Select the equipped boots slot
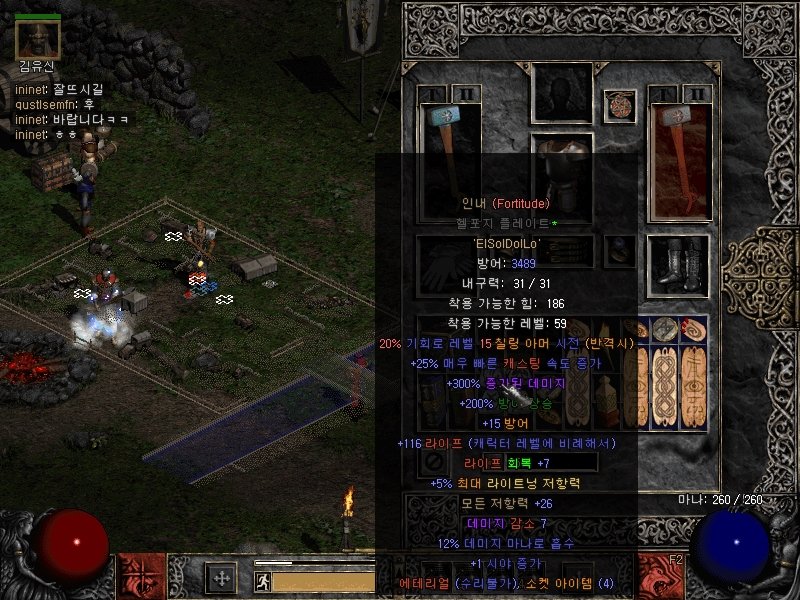The width and height of the screenshot is (800, 600). point(679,262)
